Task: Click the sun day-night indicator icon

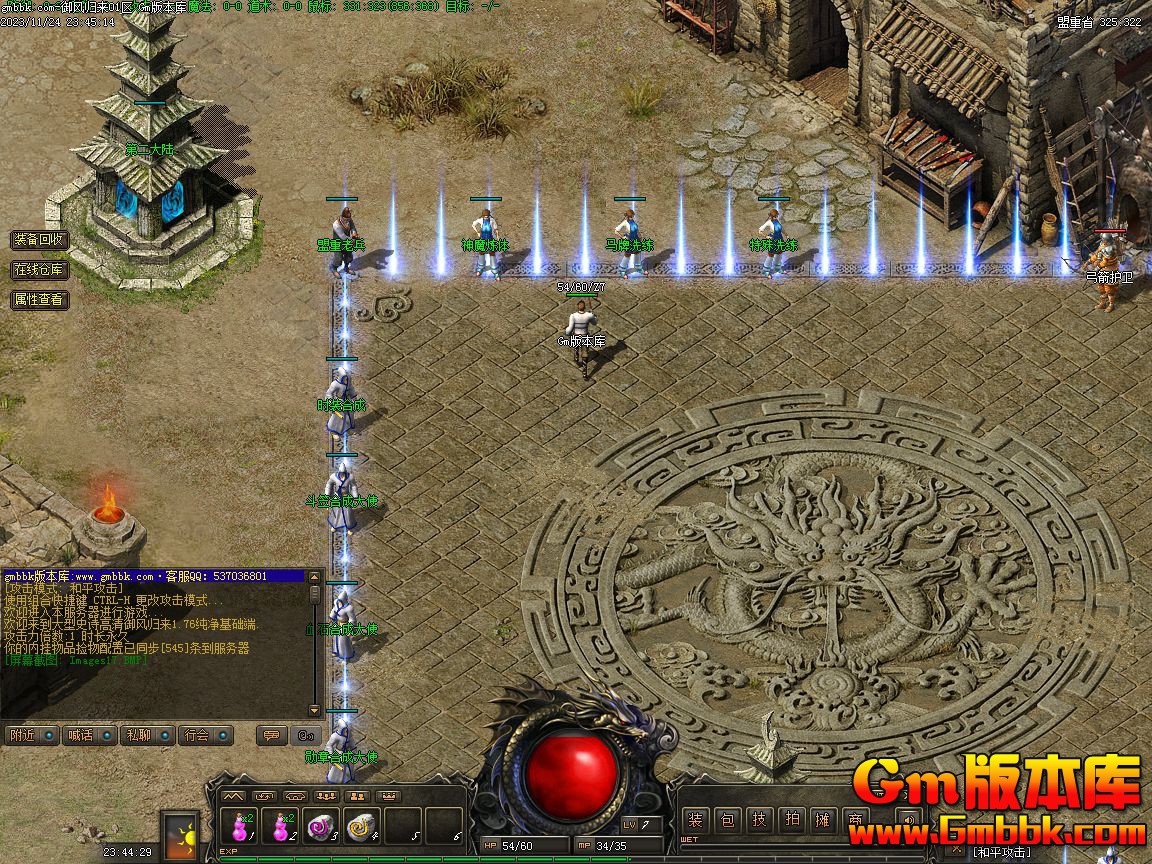Action: click(181, 834)
